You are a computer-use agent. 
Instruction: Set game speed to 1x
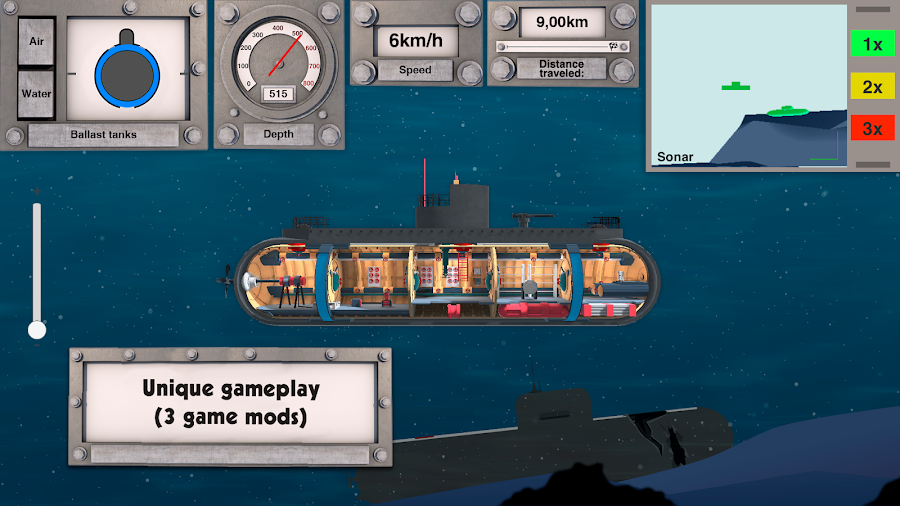coord(872,44)
